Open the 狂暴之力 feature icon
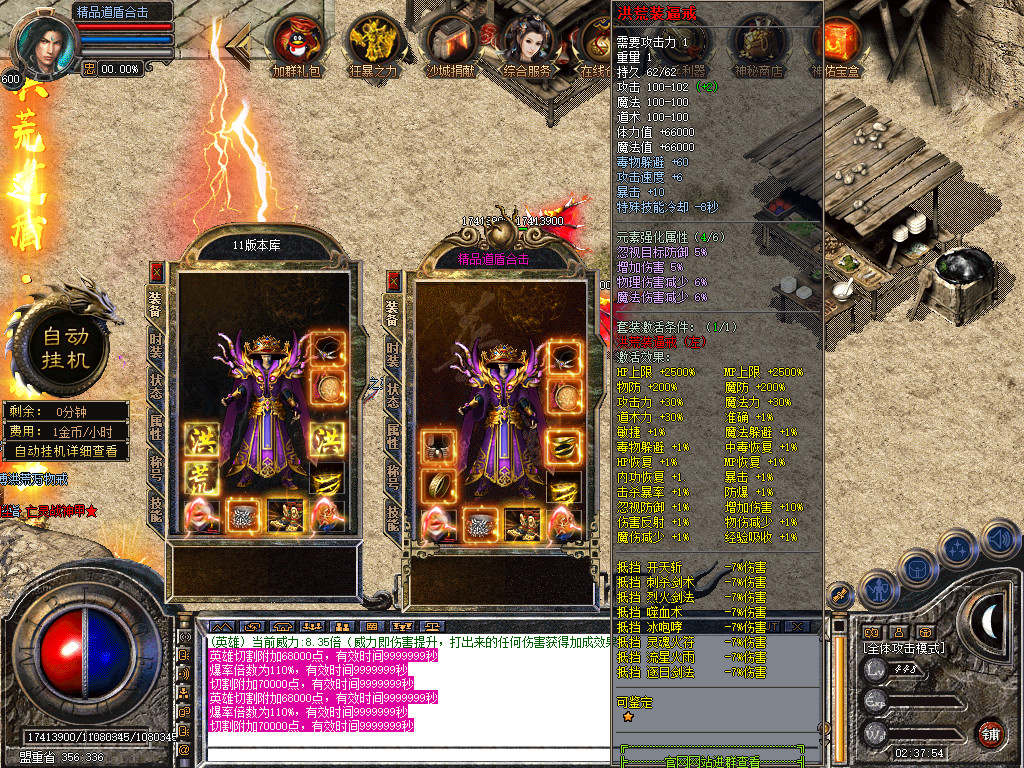The image size is (1024, 768). point(373,42)
